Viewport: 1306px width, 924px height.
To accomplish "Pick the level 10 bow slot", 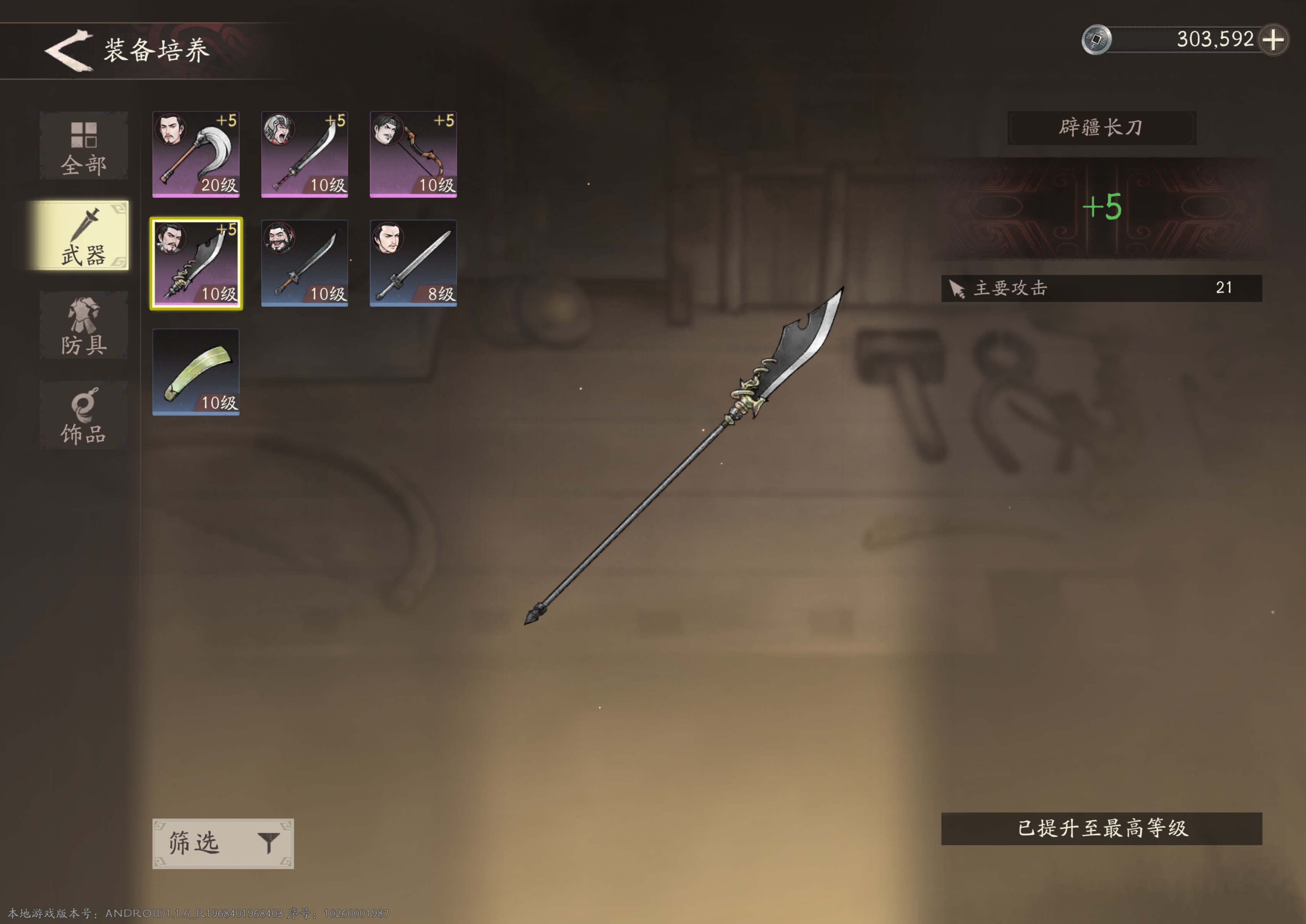I will coord(413,155).
